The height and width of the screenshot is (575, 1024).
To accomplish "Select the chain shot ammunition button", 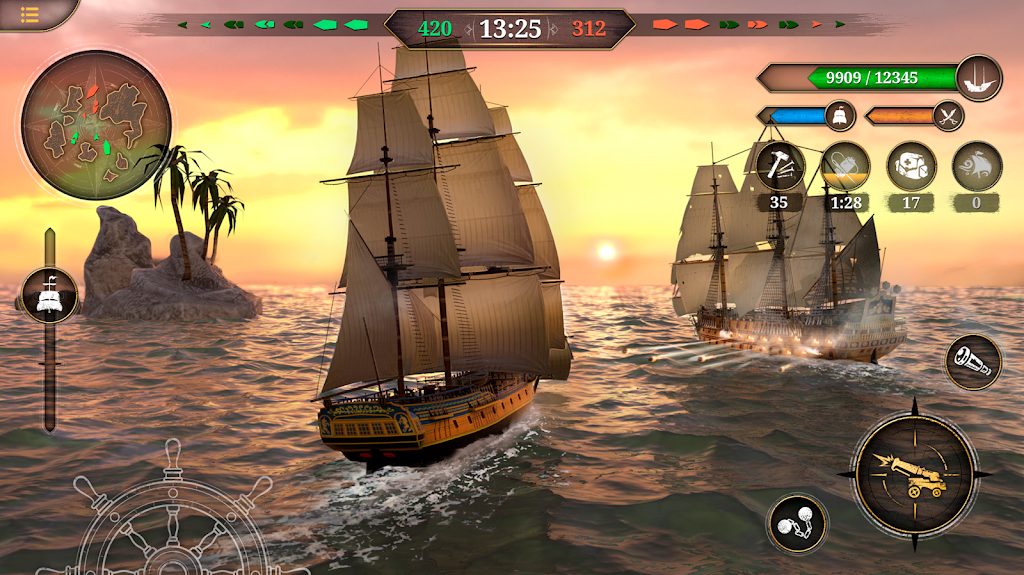I will pyautogui.click(x=797, y=523).
